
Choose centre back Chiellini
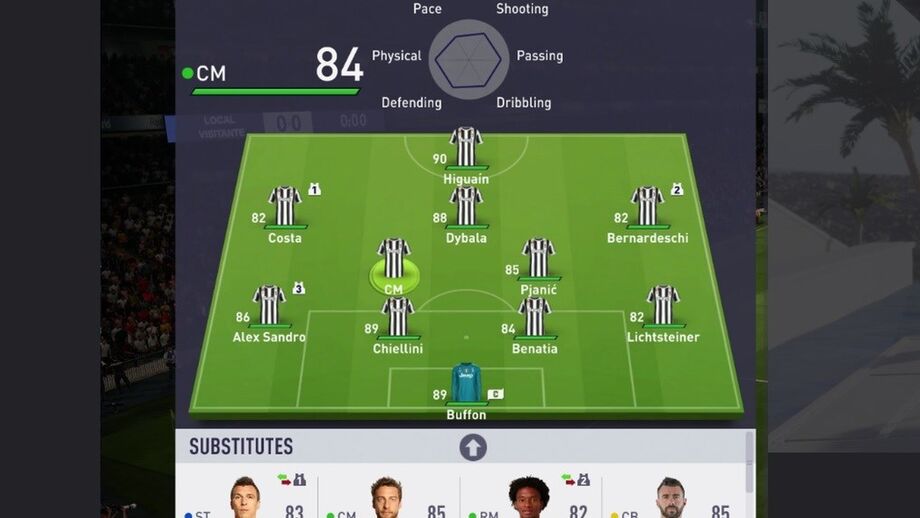(398, 318)
